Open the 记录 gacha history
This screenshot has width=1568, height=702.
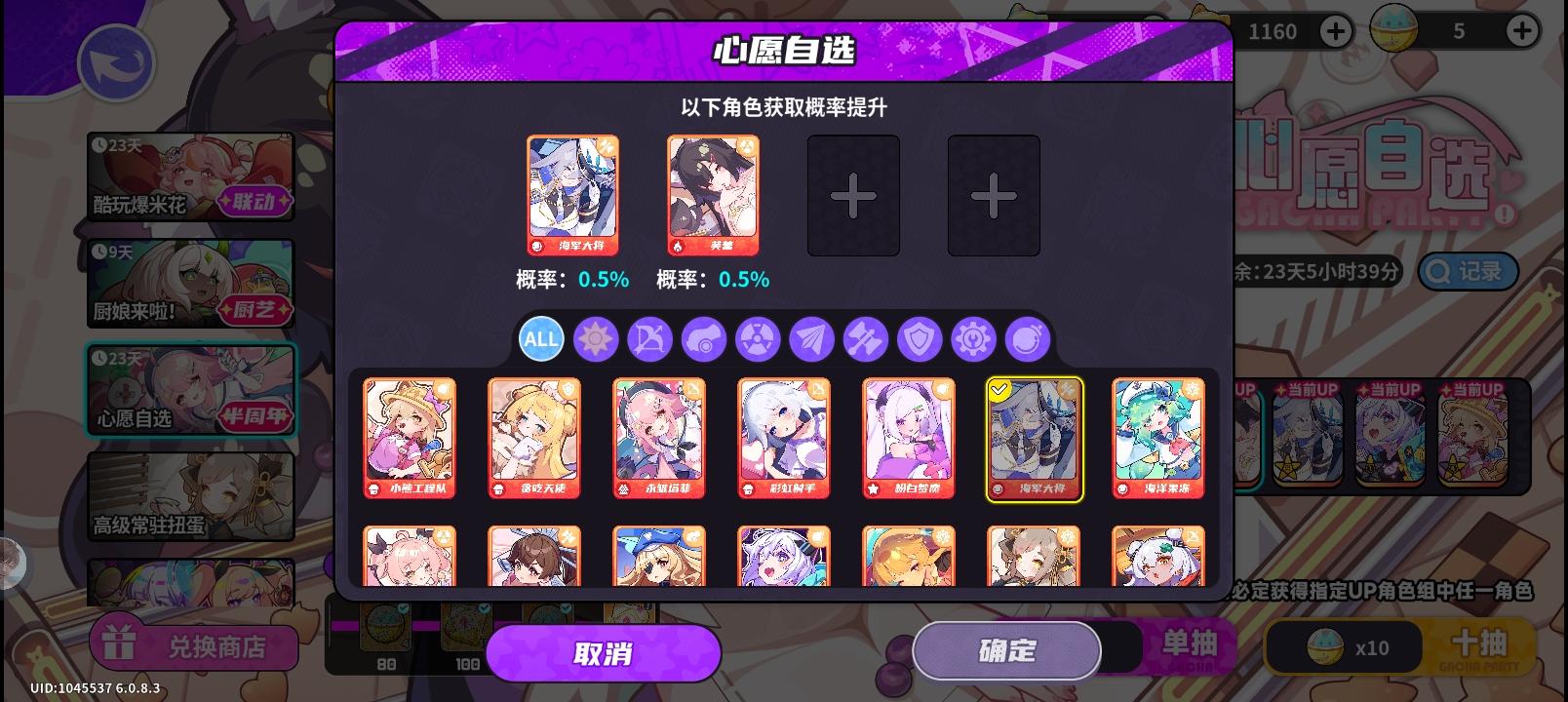click(1467, 272)
